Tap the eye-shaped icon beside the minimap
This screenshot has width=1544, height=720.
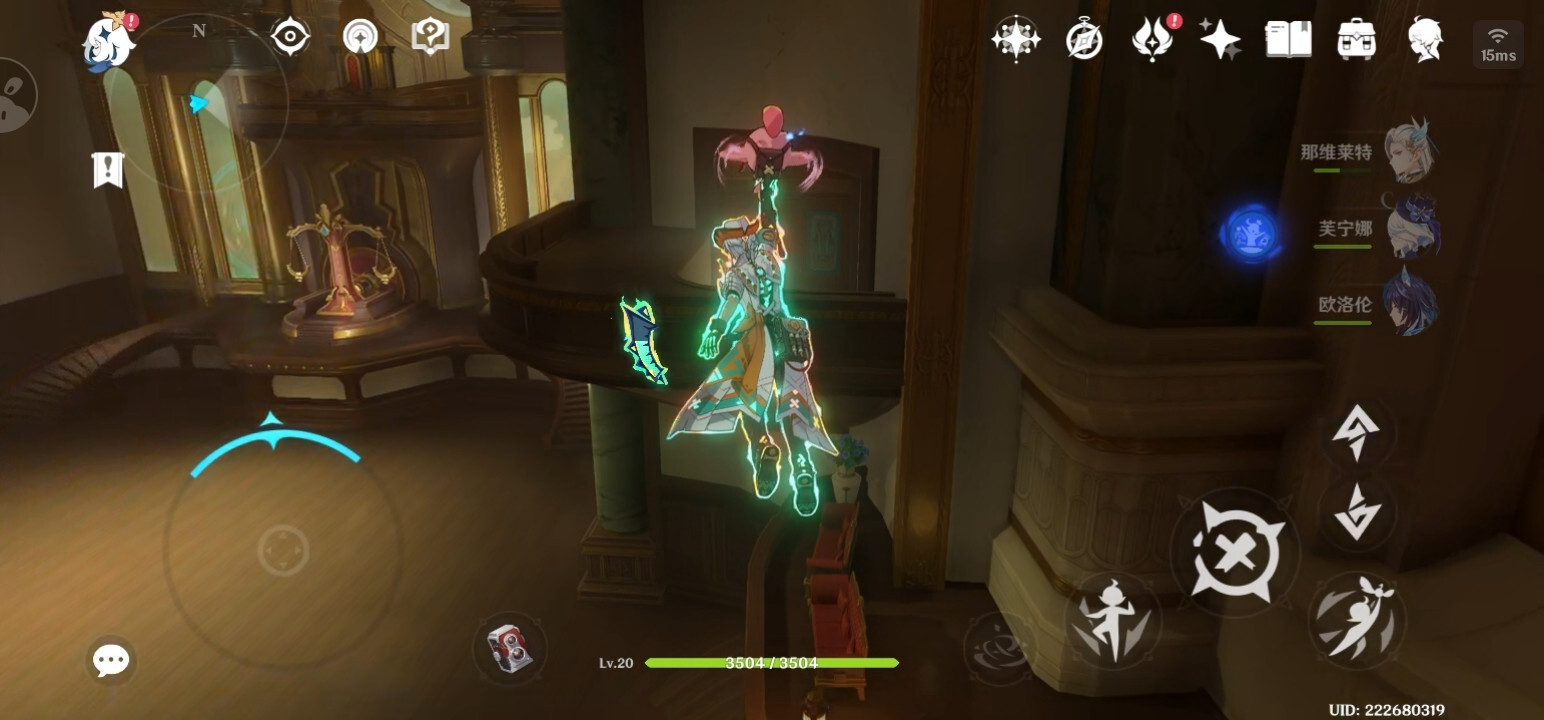(290, 37)
